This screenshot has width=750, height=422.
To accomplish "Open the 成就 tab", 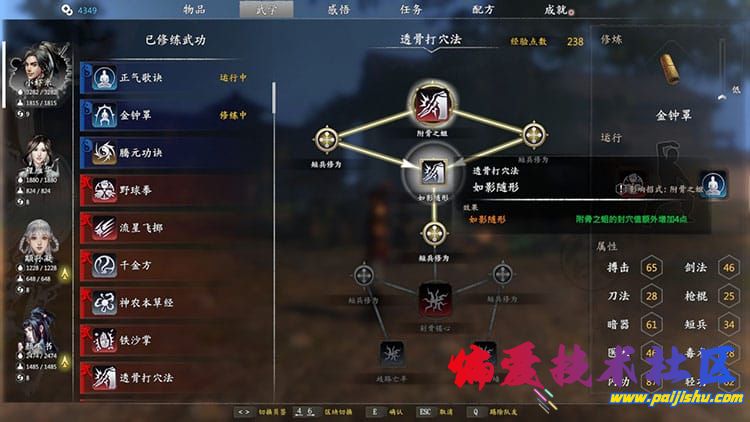I will click(x=556, y=9).
